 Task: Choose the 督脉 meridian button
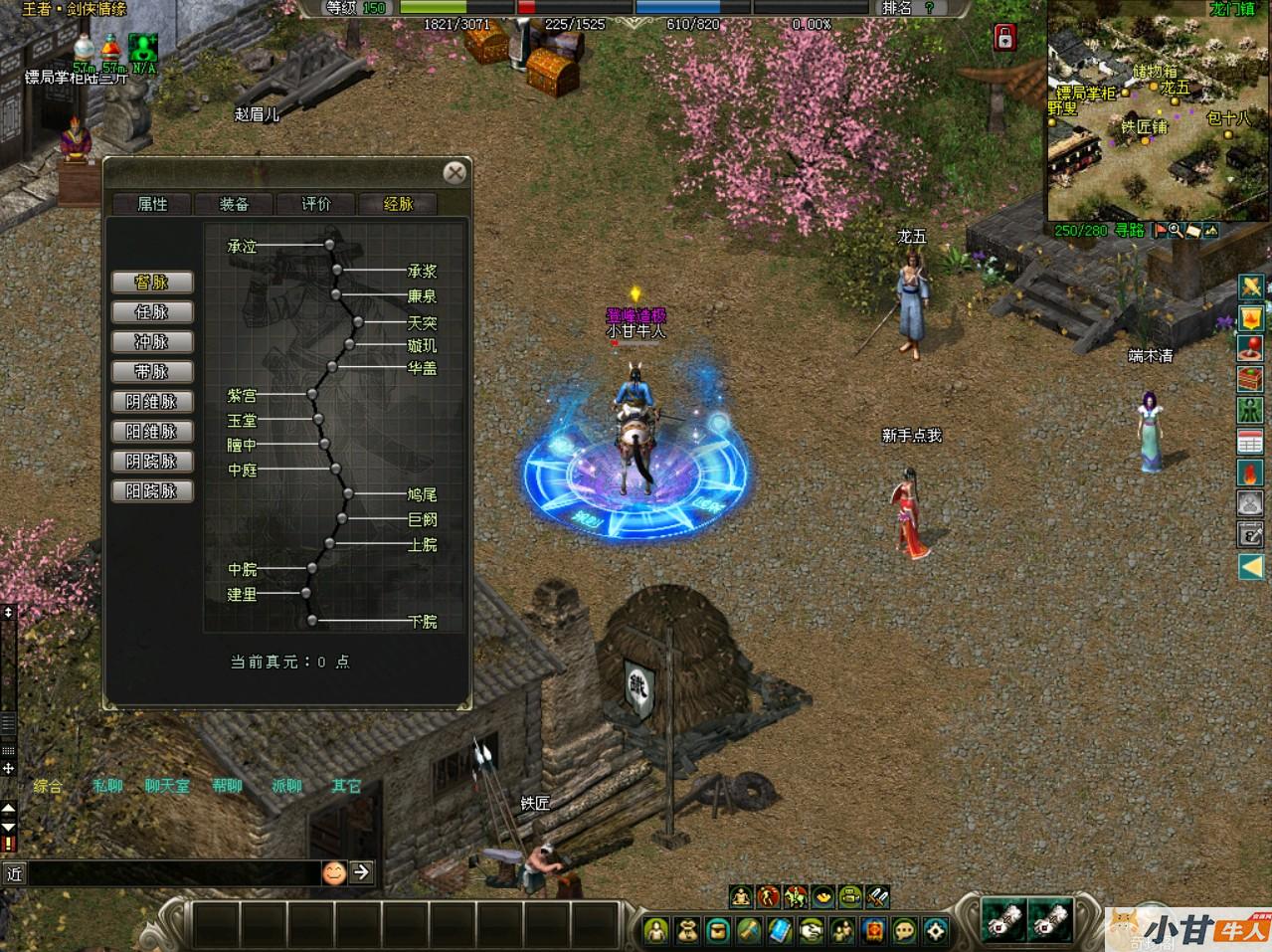point(152,283)
